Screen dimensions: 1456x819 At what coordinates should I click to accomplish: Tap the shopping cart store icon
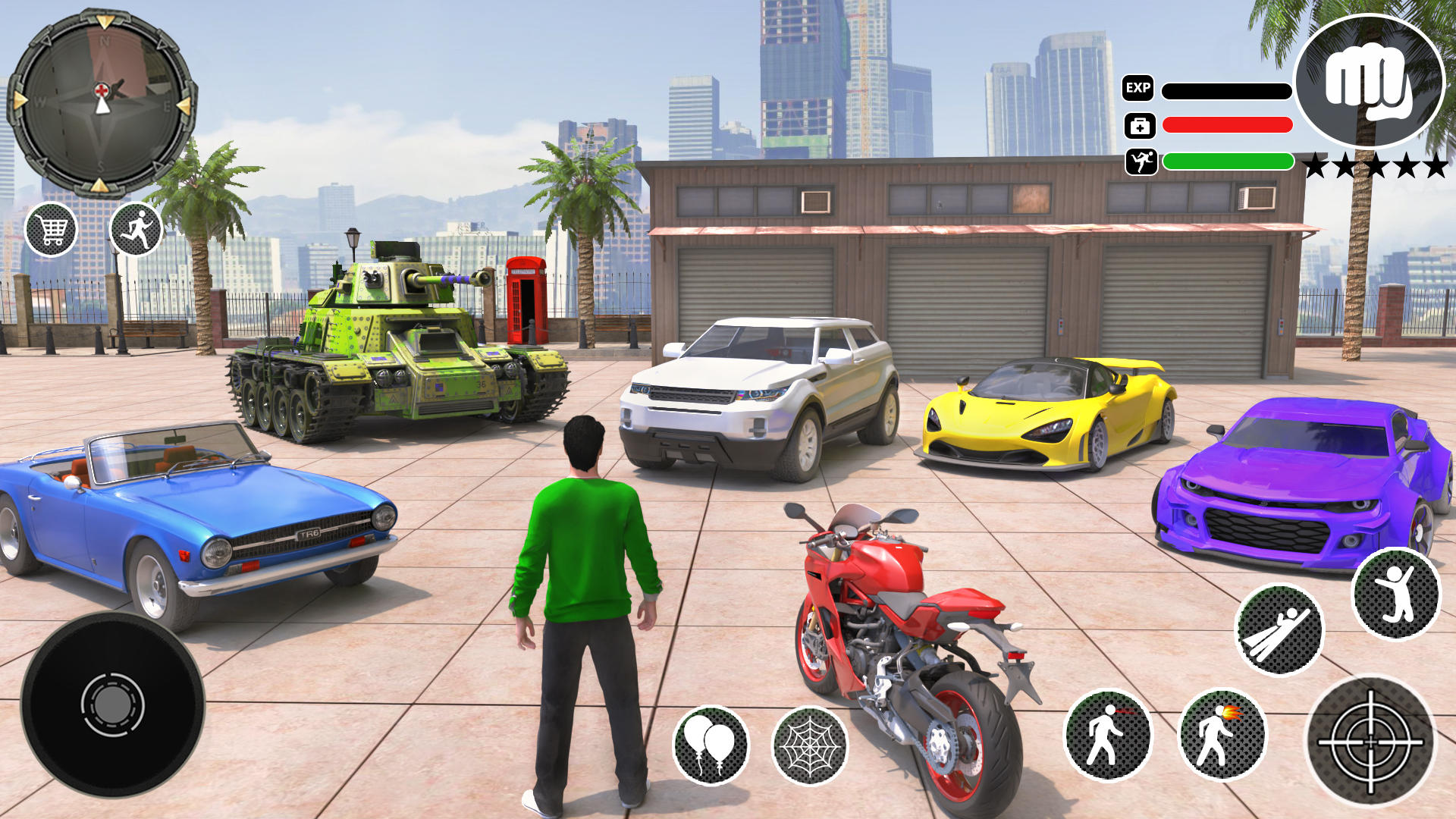[53, 229]
